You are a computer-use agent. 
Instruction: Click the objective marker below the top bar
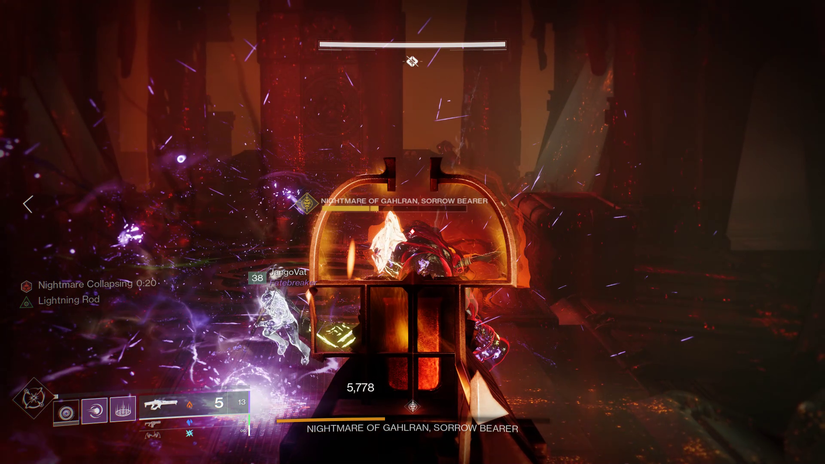412,62
